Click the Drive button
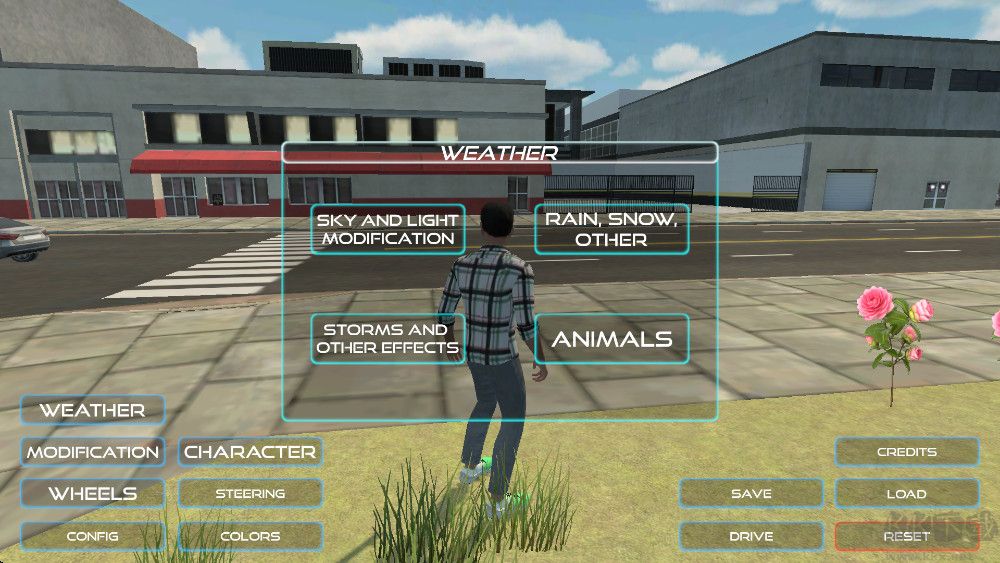Viewport: 1000px width, 563px height. (751, 536)
